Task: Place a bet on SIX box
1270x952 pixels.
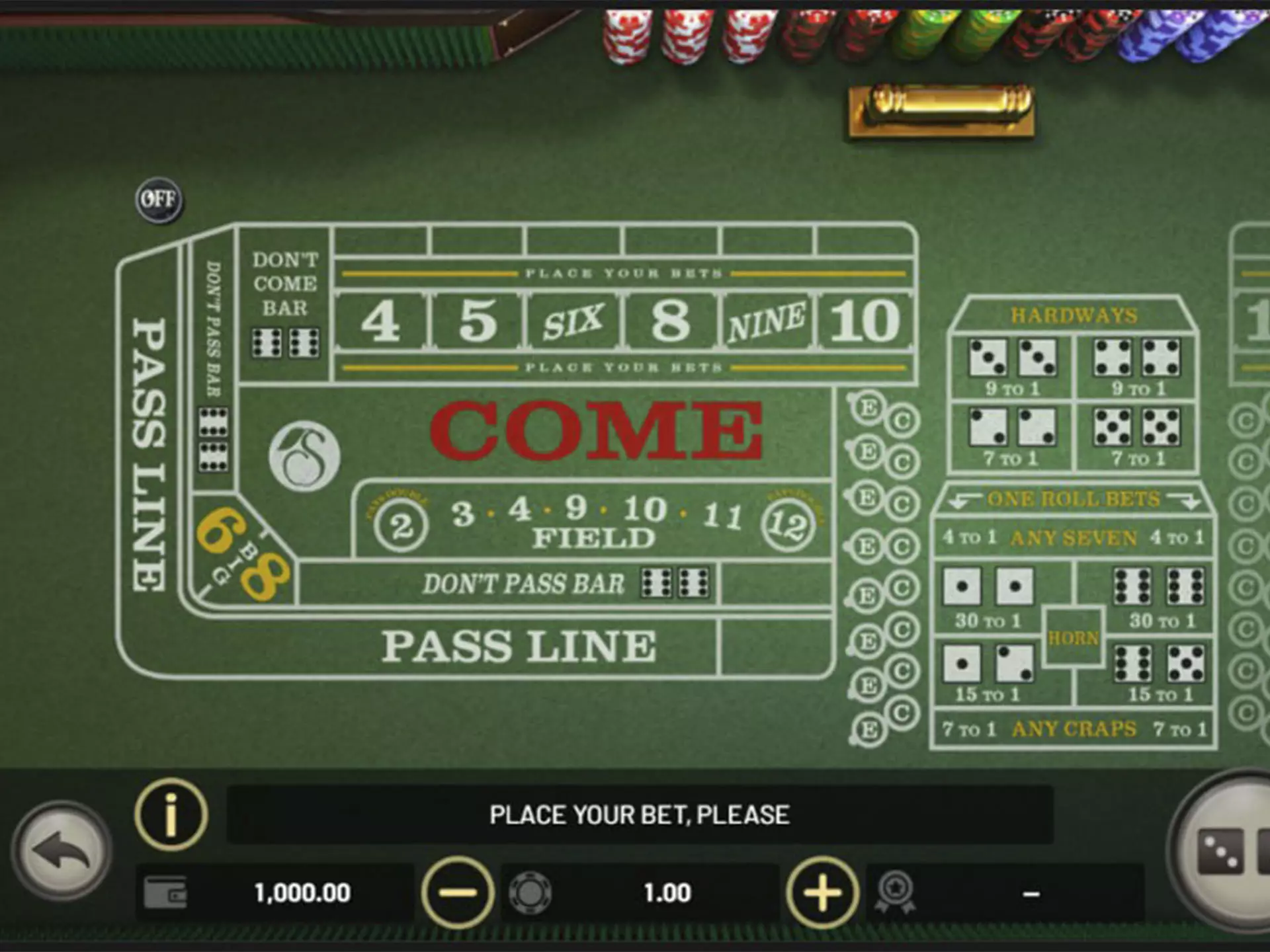Action: point(573,321)
